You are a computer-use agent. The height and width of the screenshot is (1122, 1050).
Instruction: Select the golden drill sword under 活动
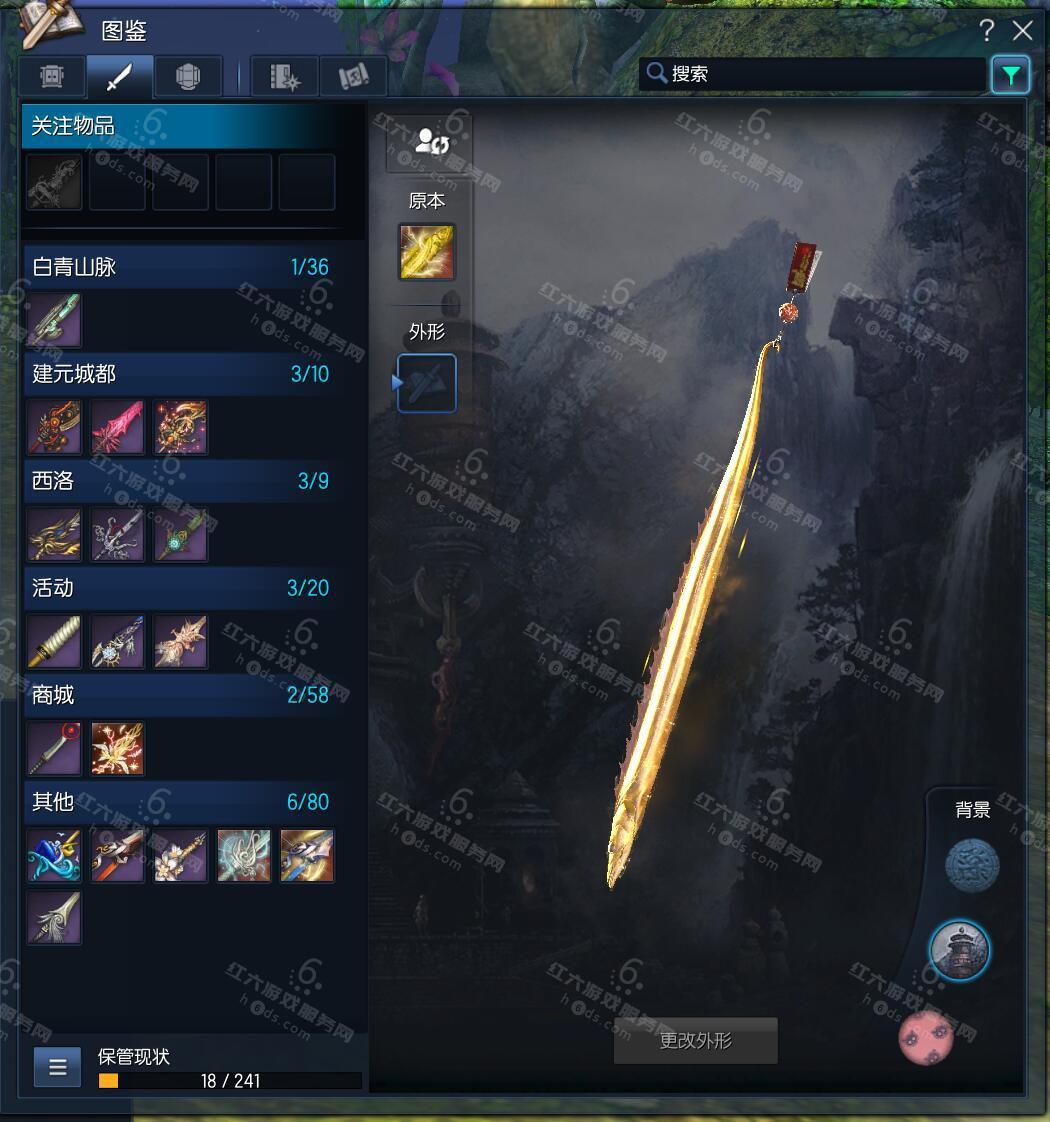55,642
